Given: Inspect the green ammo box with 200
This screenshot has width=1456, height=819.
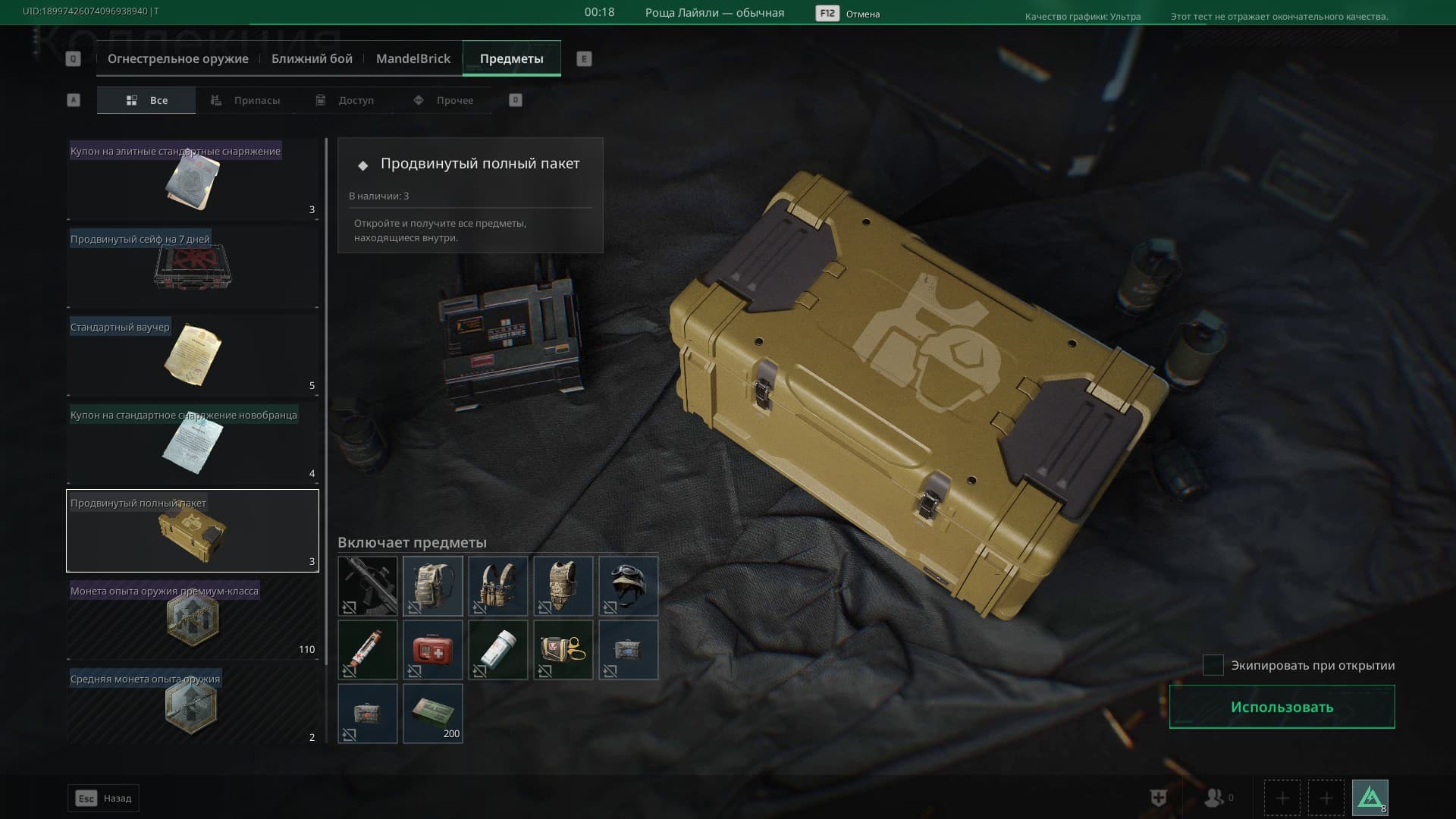Looking at the screenshot, I should click(433, 713).
